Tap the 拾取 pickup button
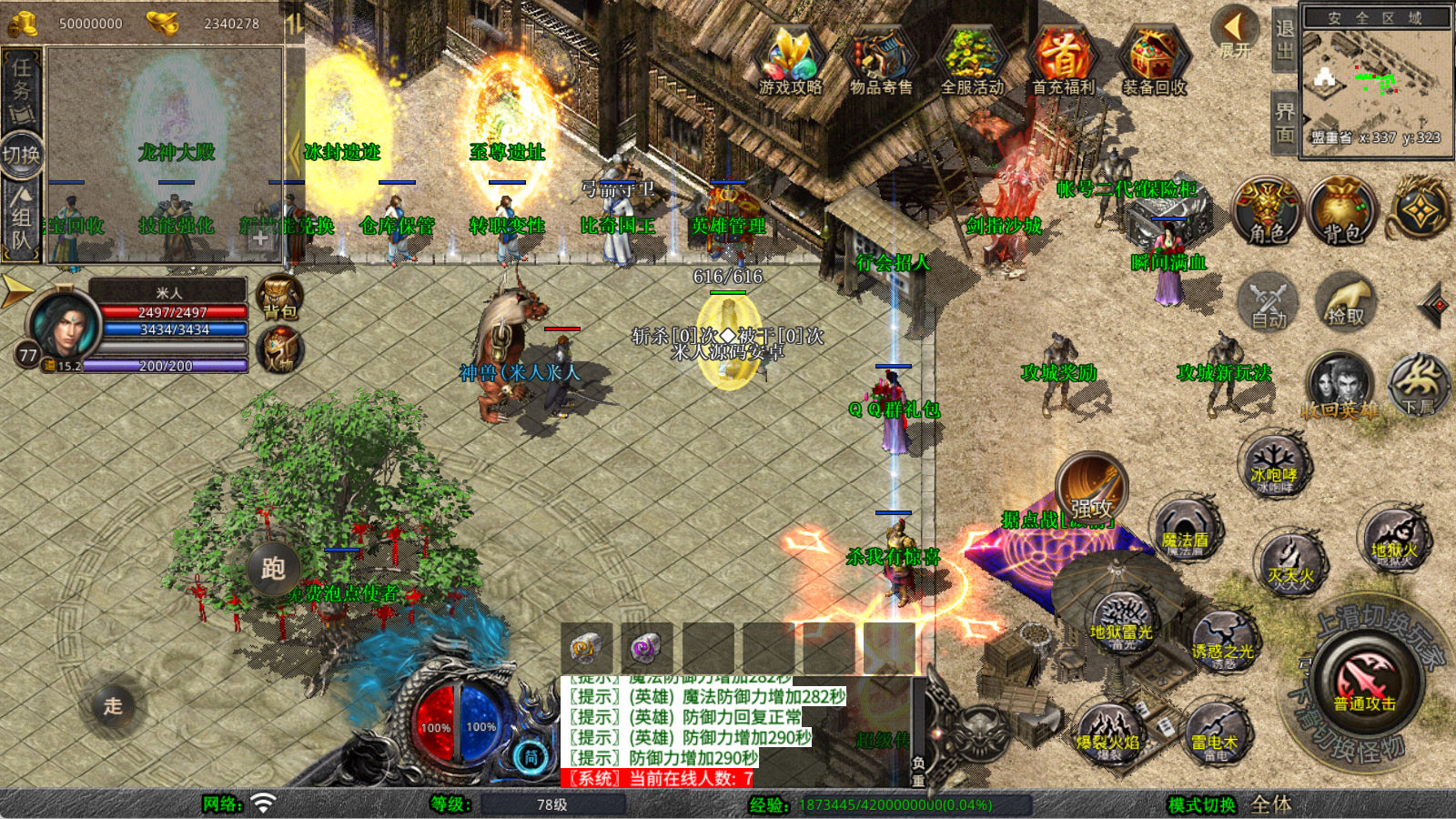 coord(1346,303)
